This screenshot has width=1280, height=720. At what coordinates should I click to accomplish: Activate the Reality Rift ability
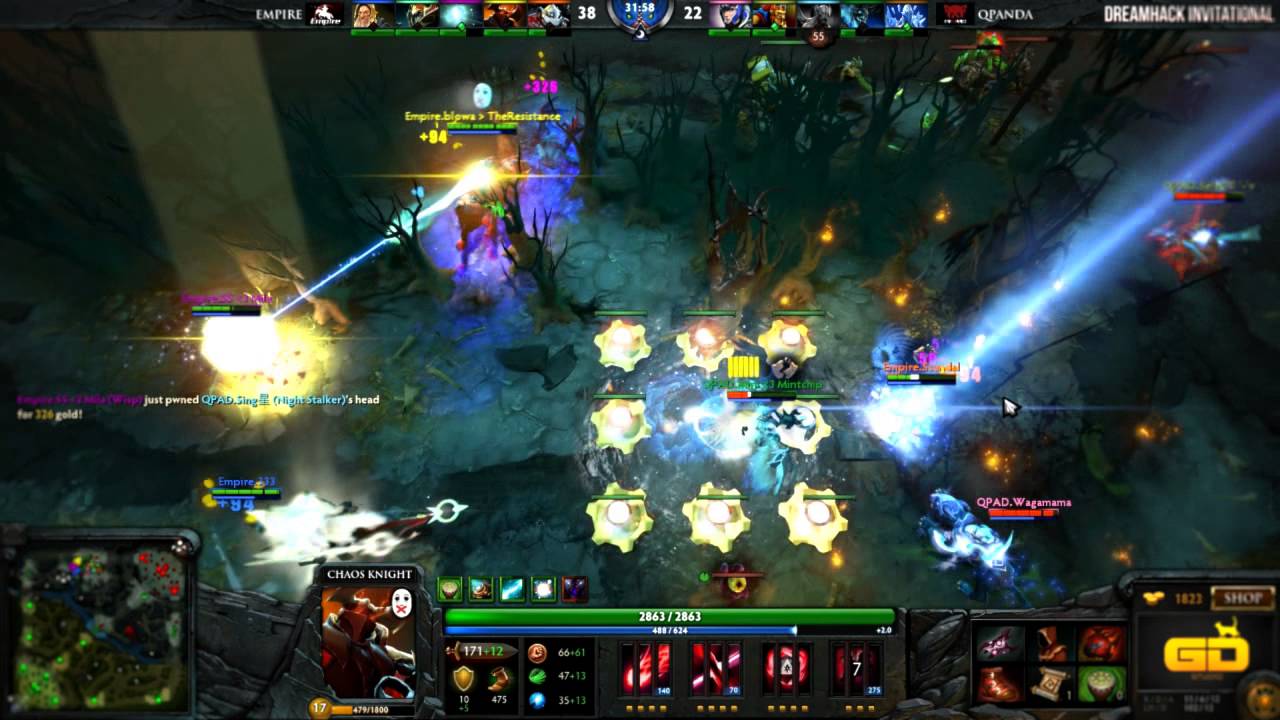point(717,666)
